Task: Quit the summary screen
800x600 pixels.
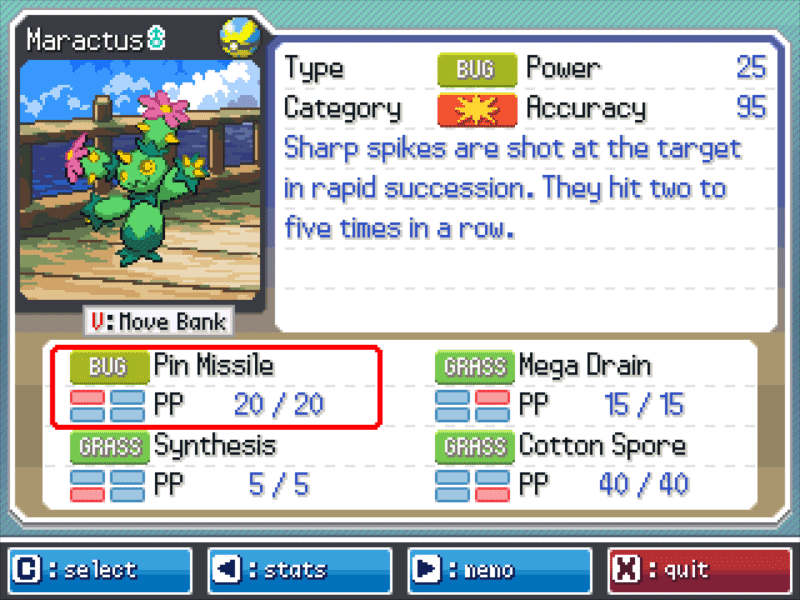Action: point(699,570)
